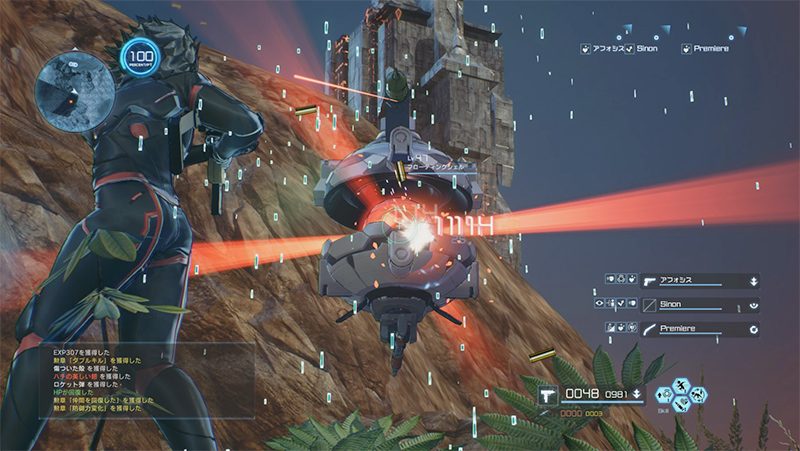This screenshot has height=451, width=800.
Task: Click the circular minimap
Action: (x=69, y=93)
